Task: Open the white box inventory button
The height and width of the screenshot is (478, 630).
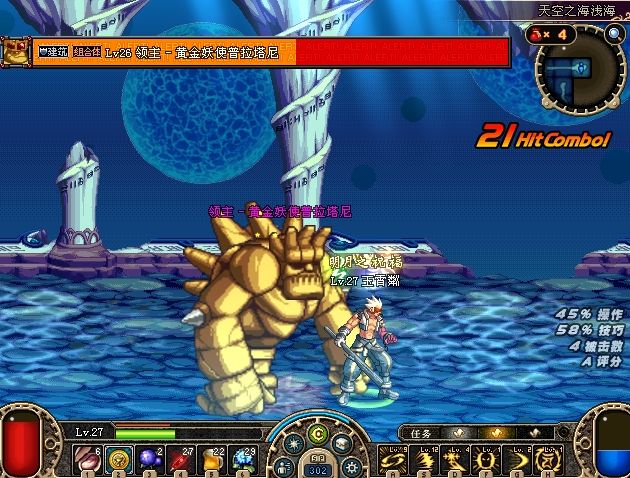Action: tap(343, 442)
